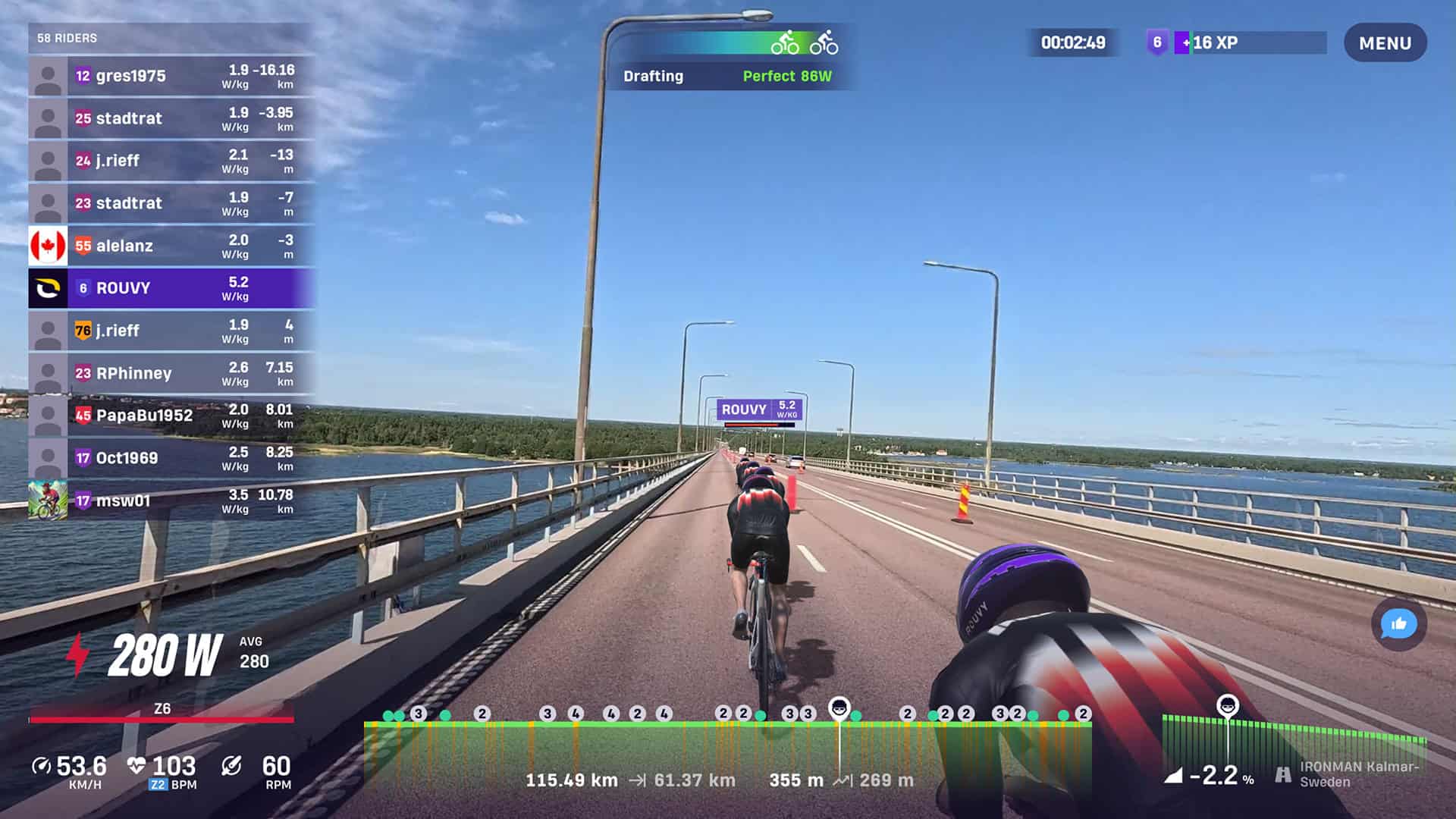Send a thumbs-up reaction

coord(1398,624)
